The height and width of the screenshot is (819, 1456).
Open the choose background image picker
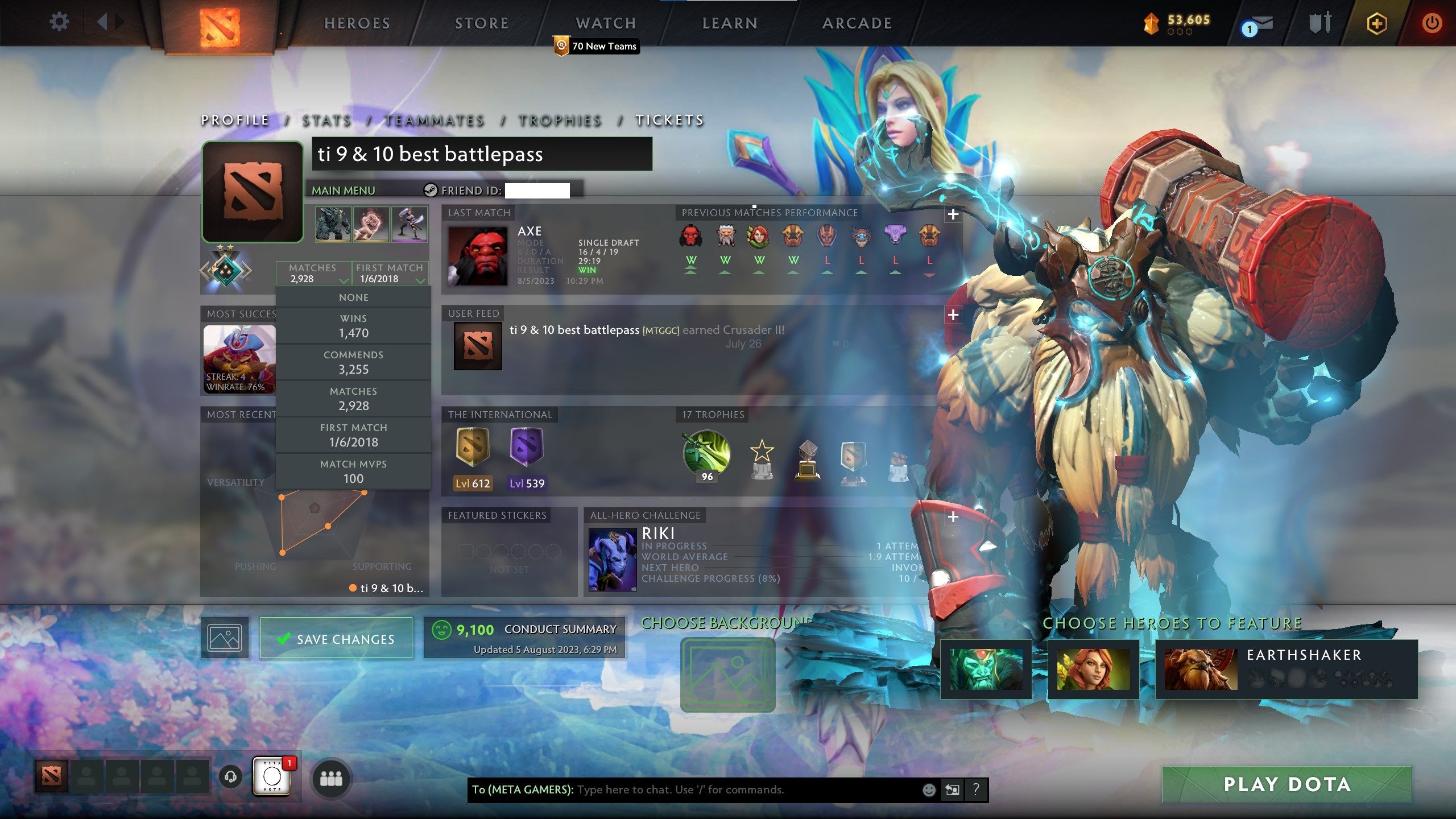[728, 672]
